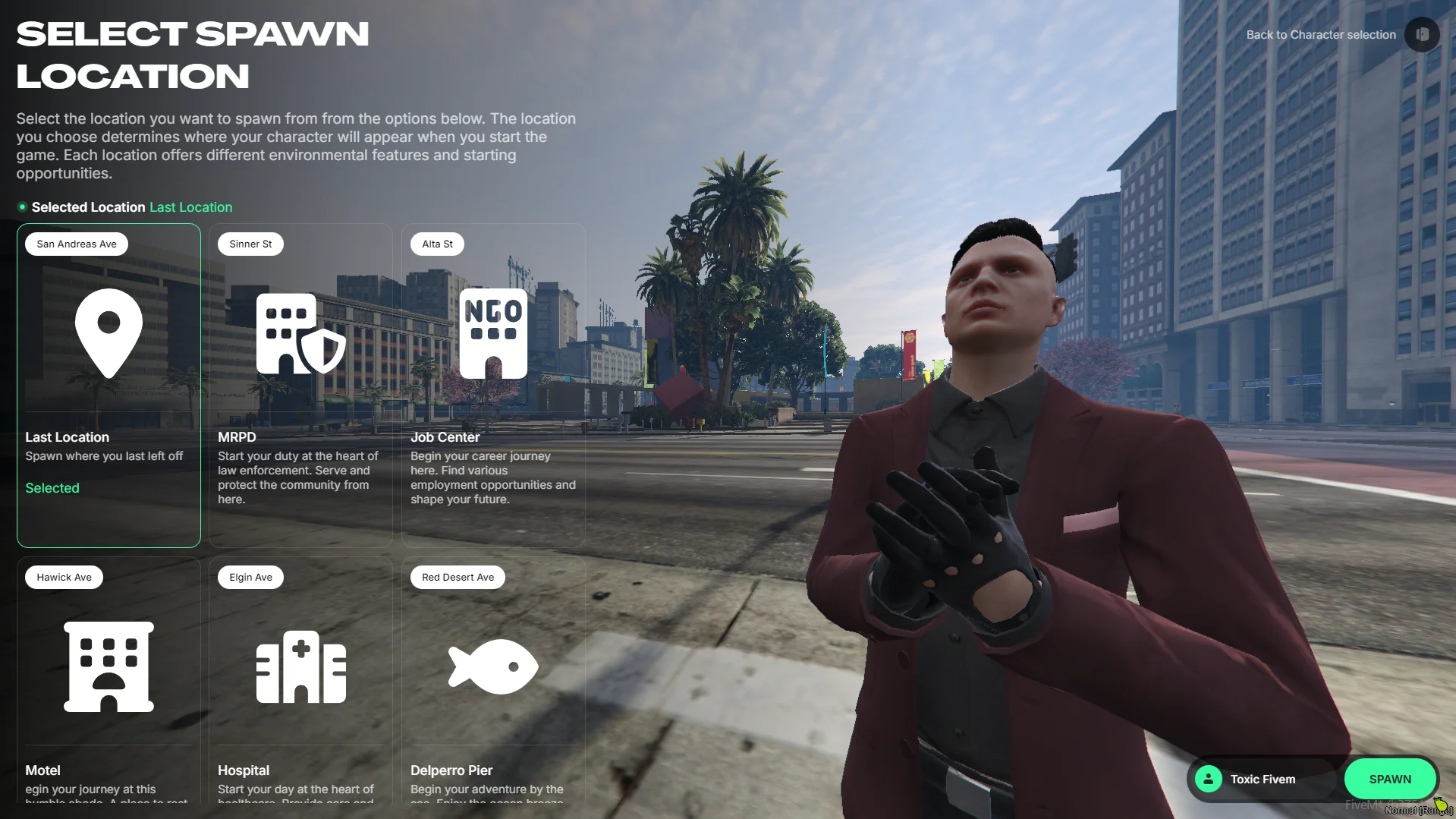
Task: Select the Last Location spawn card
Action: click(108, 385)
